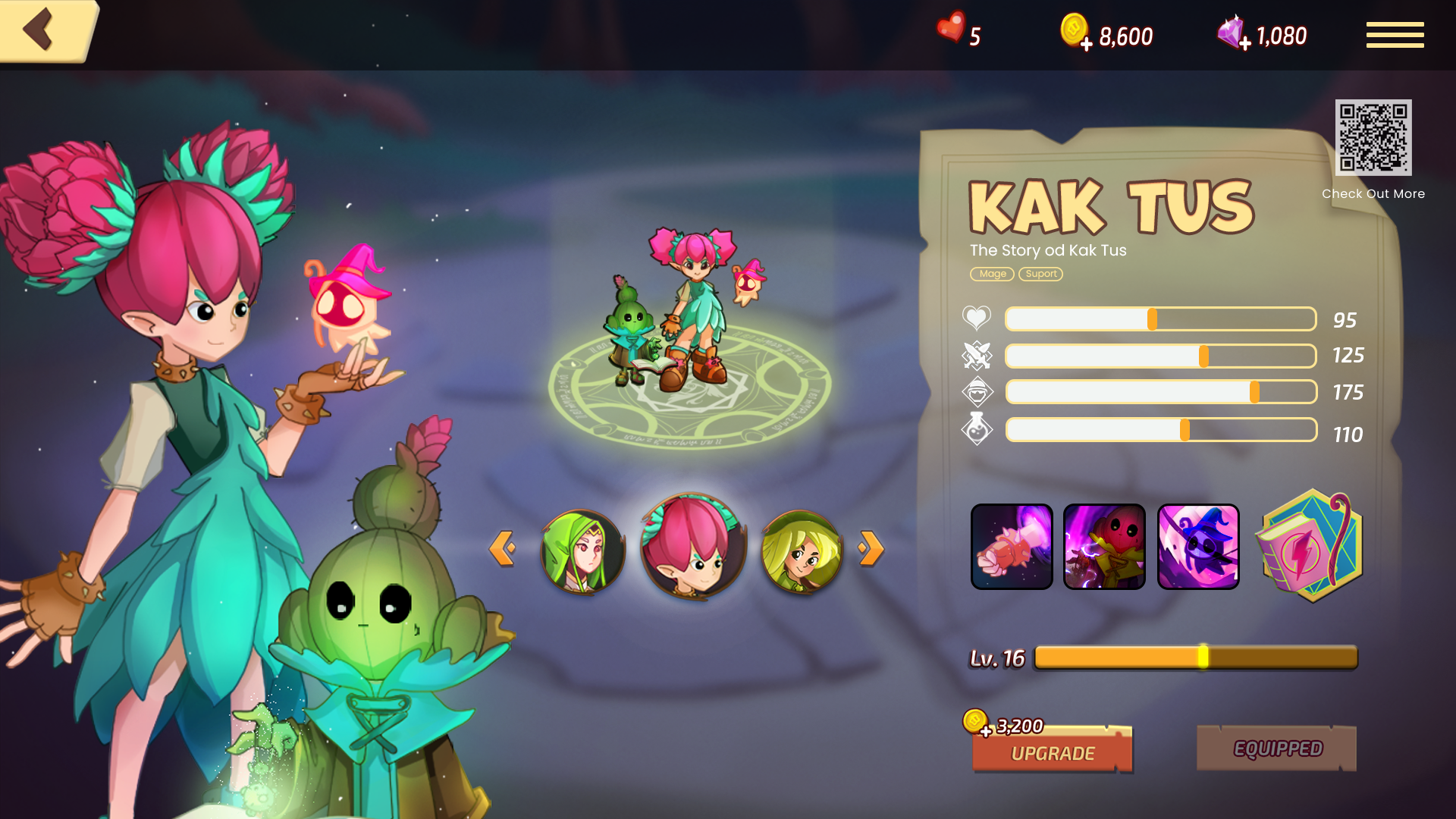Click the red heart lives icon
The width and height of the screenshot is (1456, 819).
pos(951,29)
